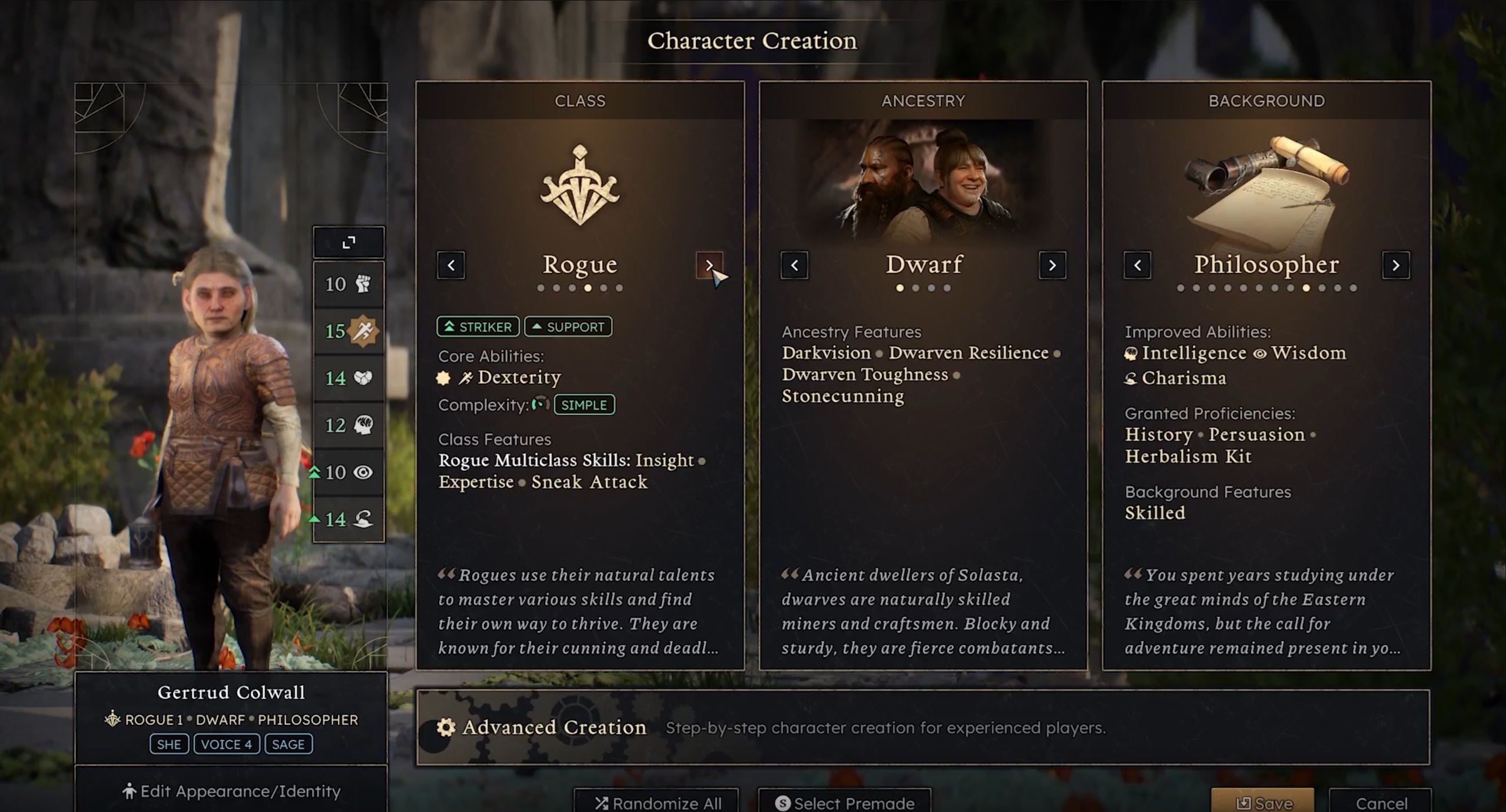The width and height of the screenshot is (1506, 812).
Task: Click Randomize All button
Action: [x=657, y=803]
